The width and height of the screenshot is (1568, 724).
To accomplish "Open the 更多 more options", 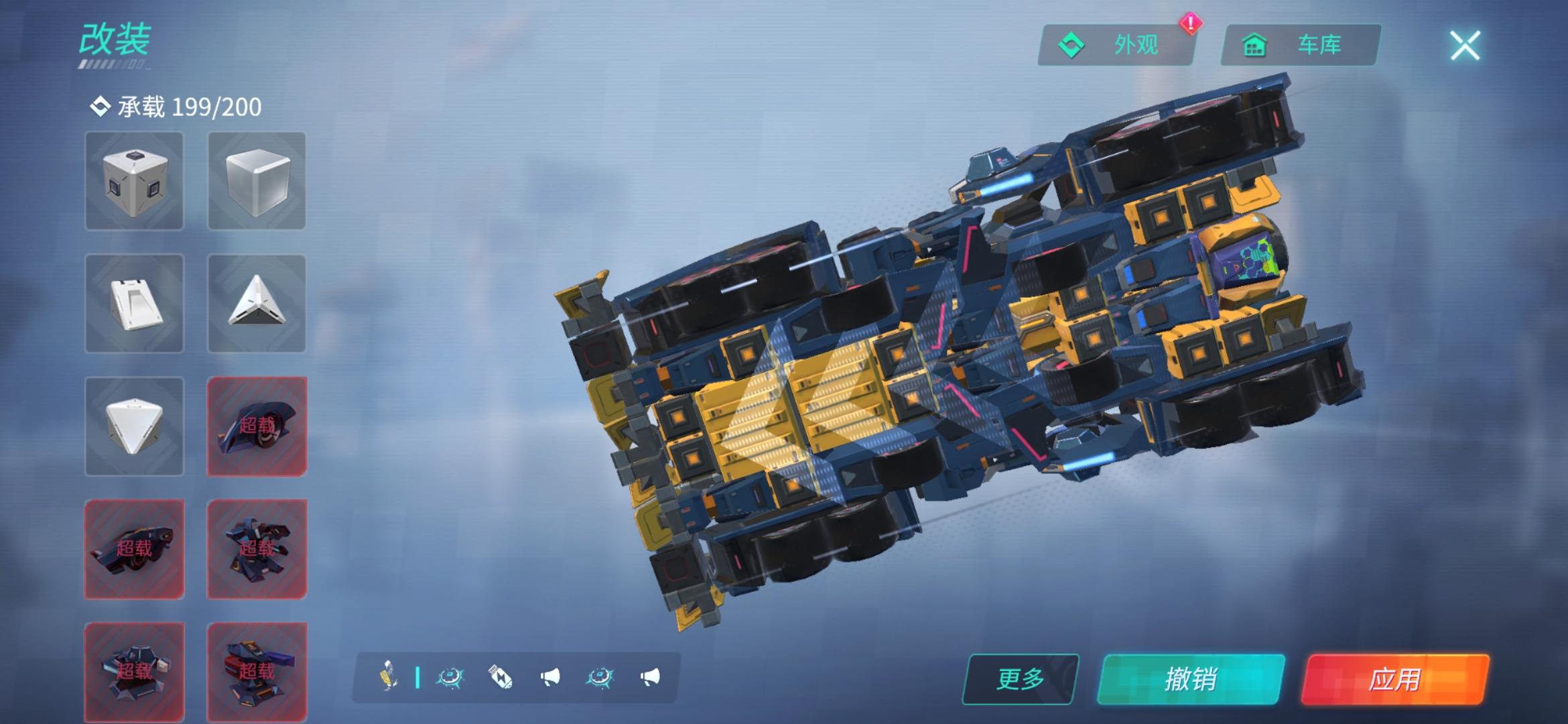I will point(1020,679).
